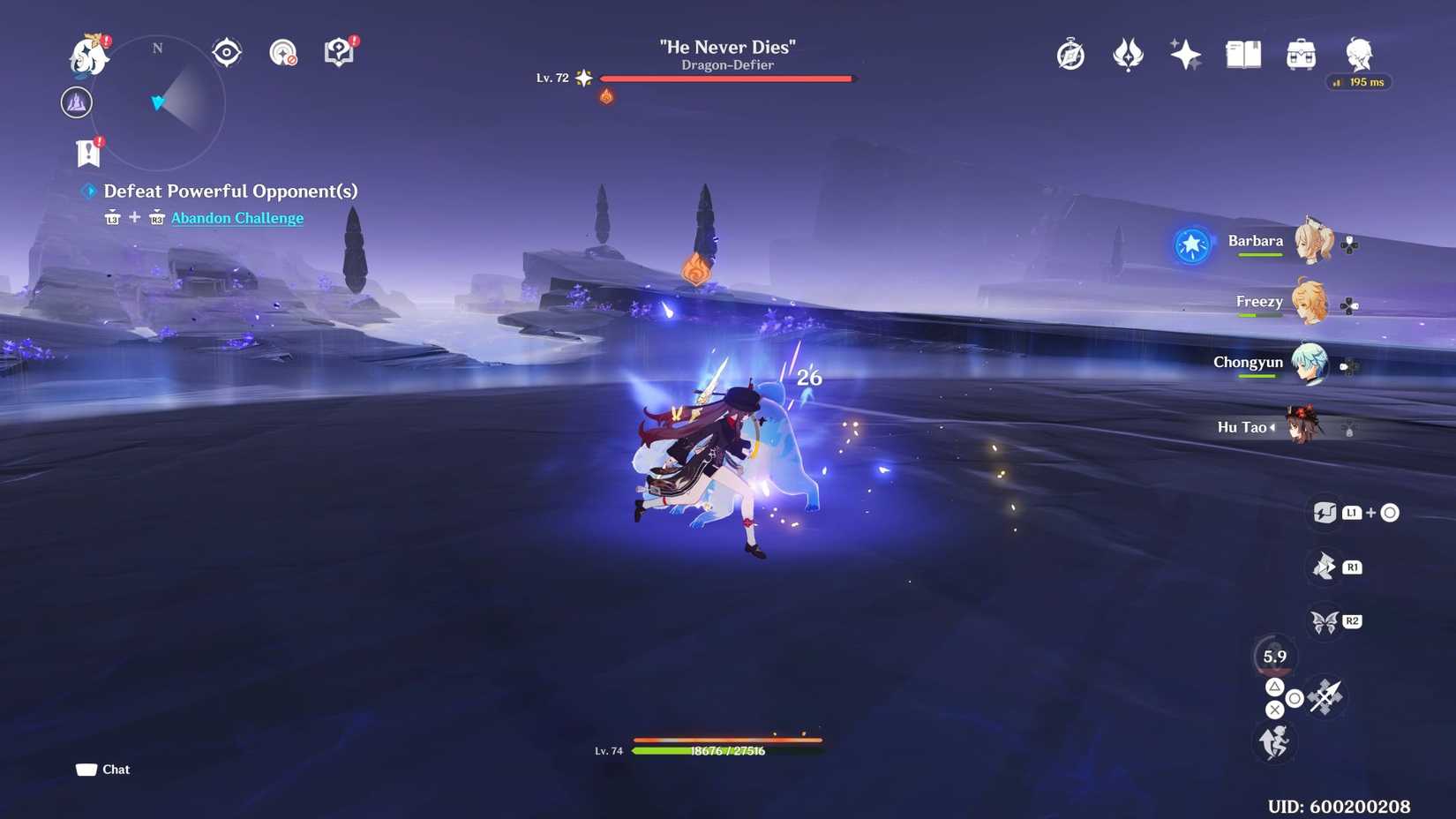Screen dimensions: 1456x819
Task: Open the Archive book icon
Action: tap(1242, 55)
